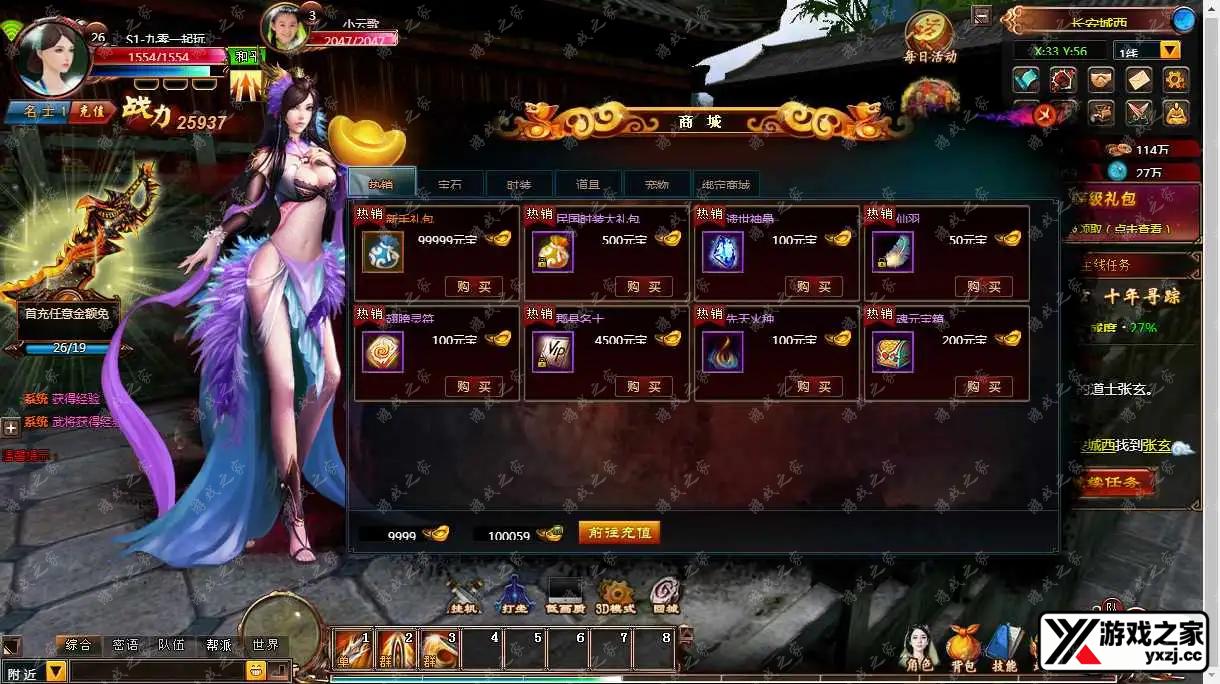Open the mail envelope icon
The width and height of the screenshot is (1220, 684).
1139,79
